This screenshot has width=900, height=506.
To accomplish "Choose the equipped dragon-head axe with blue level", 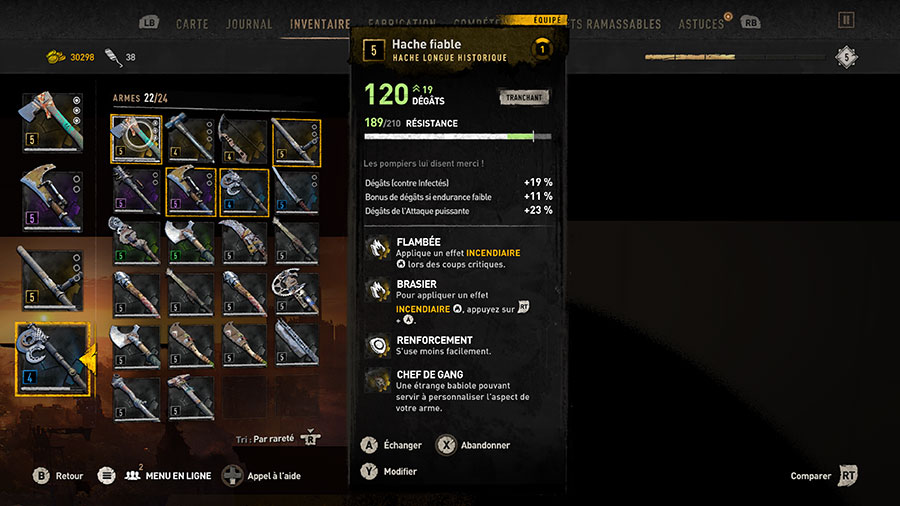I will click(52, 358).
